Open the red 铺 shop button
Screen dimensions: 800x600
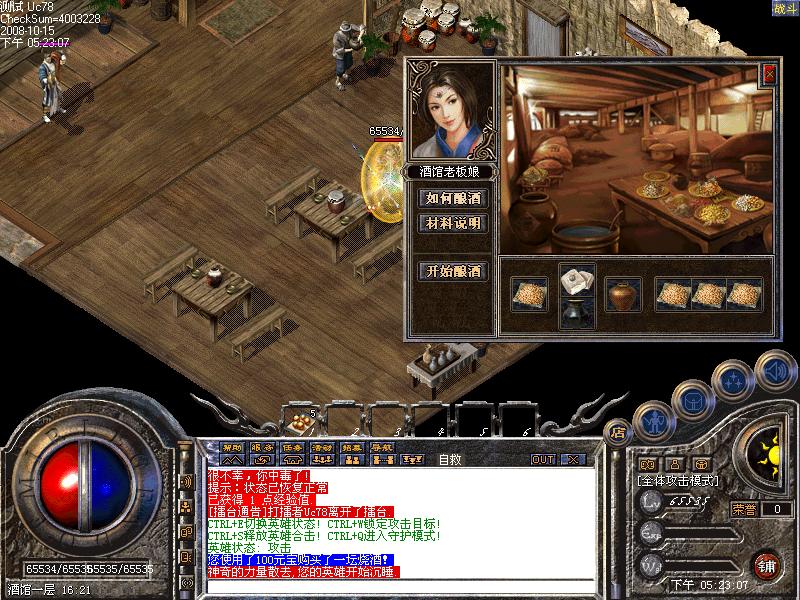767,563
